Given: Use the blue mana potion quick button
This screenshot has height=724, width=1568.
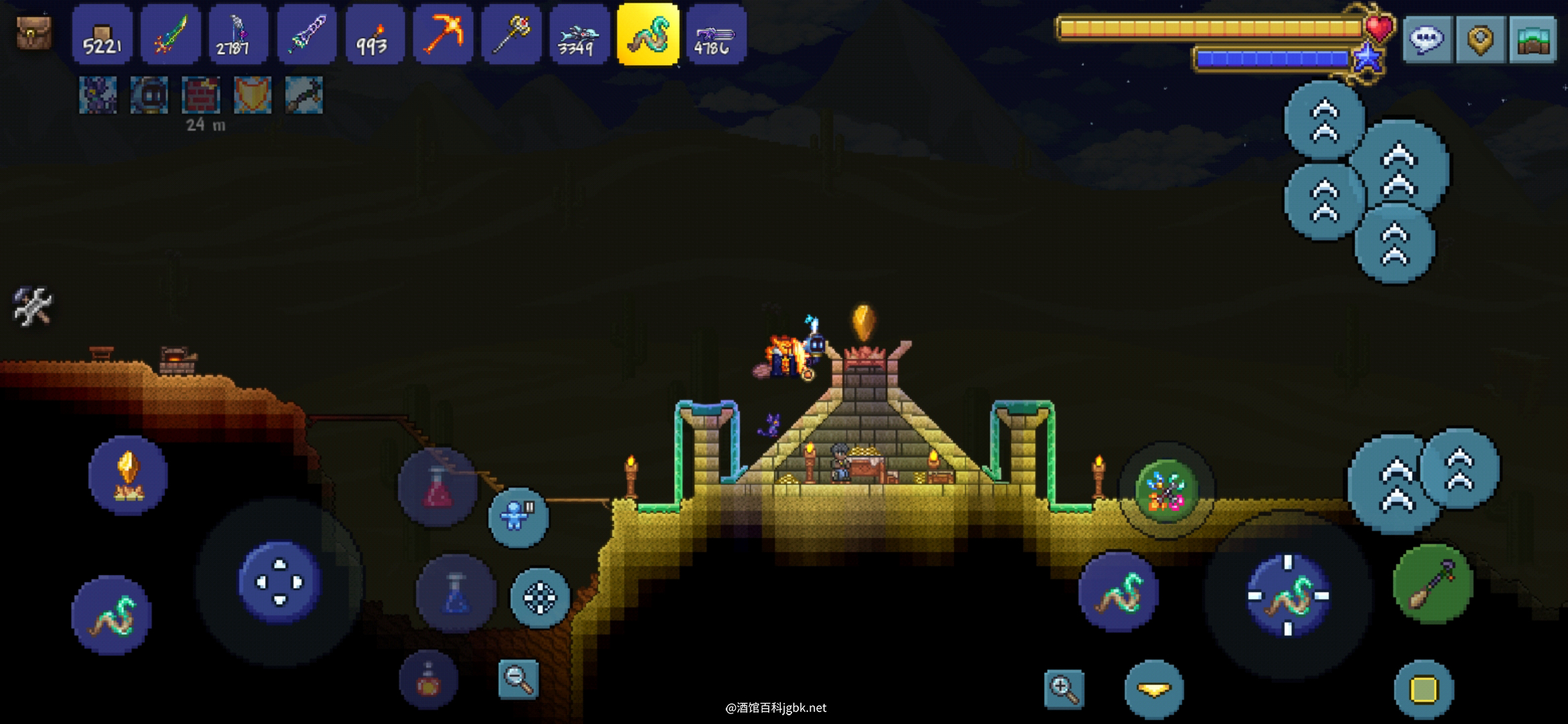Looking at the screenshot, I should click(456, 594).
